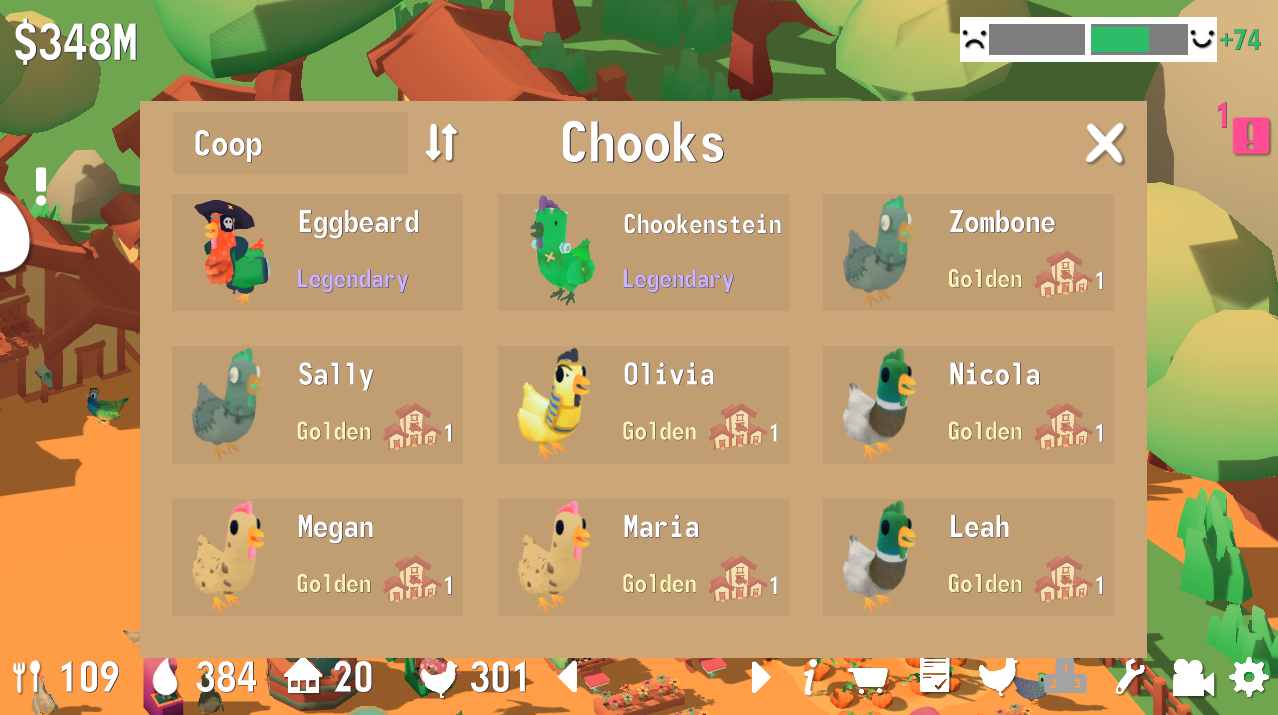The width and height of the screenshot is (1278, 715).
Task: Select Megan's chook card
Action: tap(317, 558)
